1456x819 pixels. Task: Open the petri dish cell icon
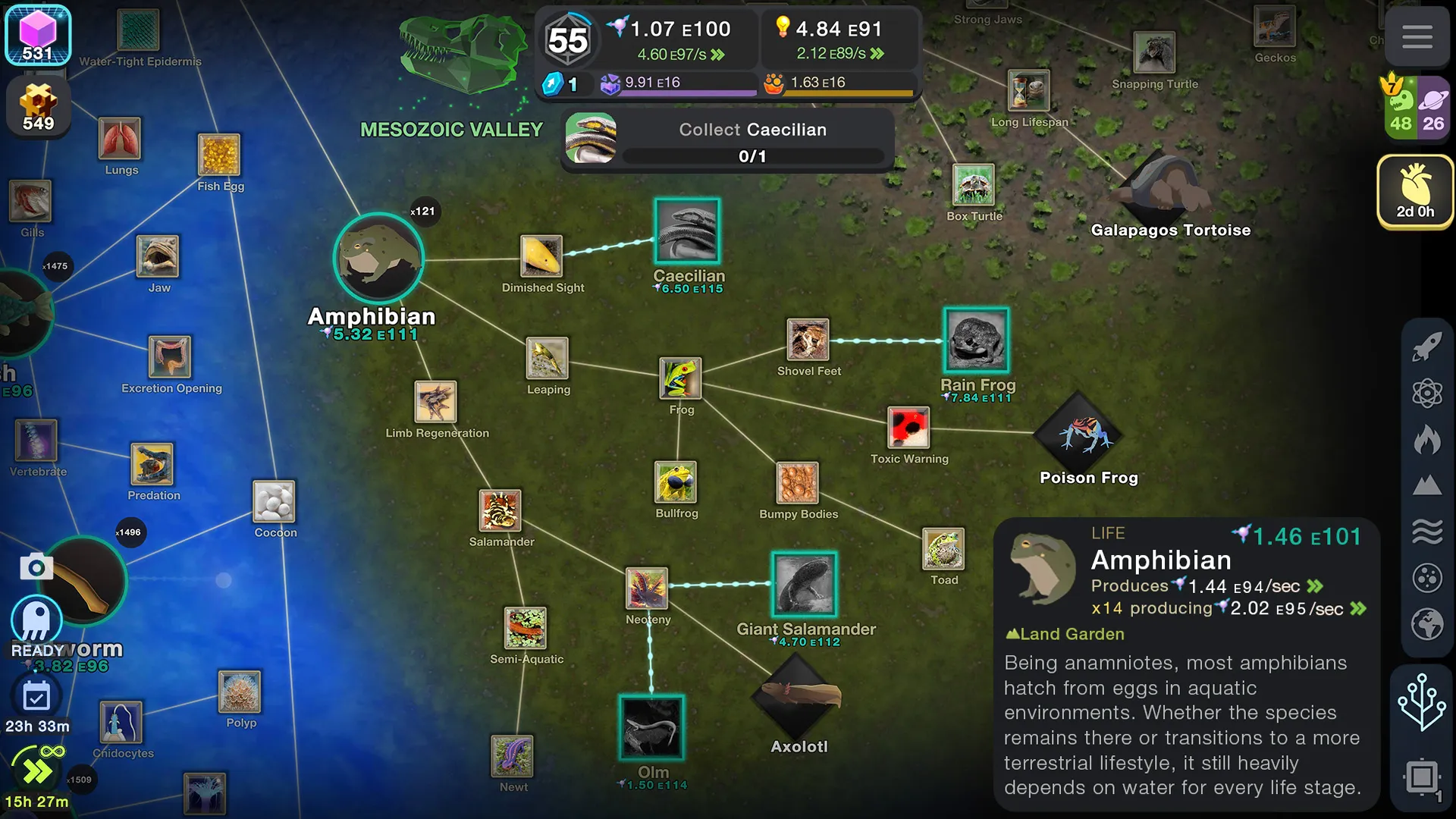[x=1427, y=578]
